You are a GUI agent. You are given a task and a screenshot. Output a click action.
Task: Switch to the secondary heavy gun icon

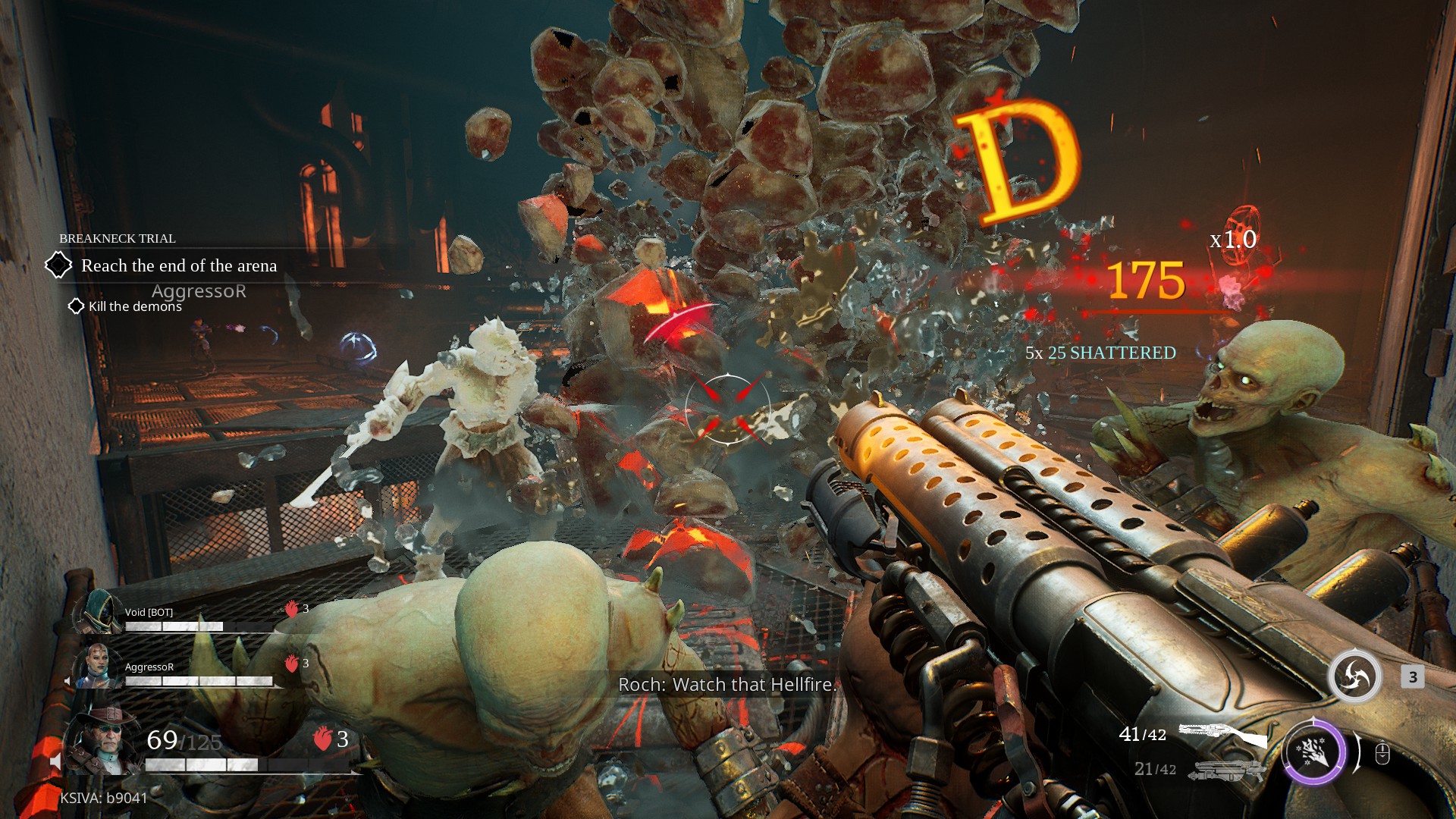click(1226, 770)
